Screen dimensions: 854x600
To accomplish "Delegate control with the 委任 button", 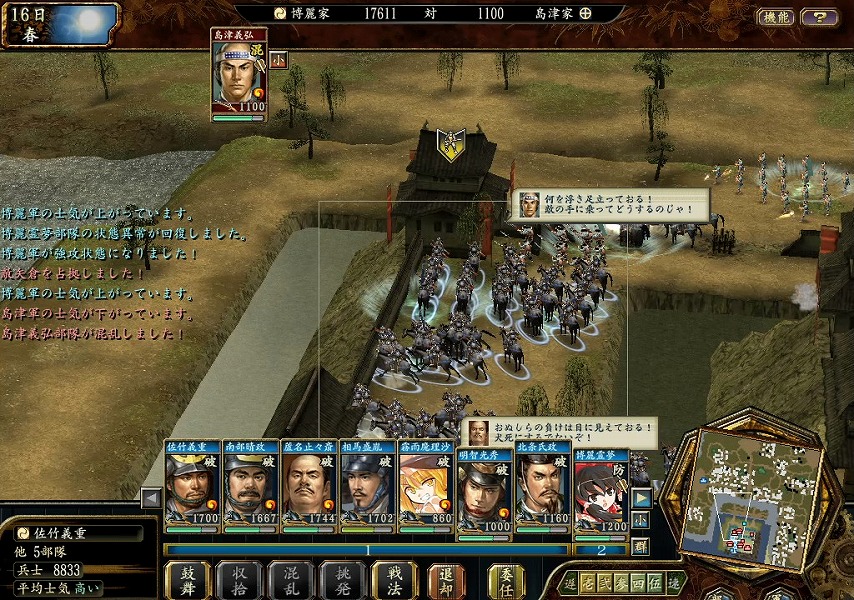I will (x=505, y=580).
